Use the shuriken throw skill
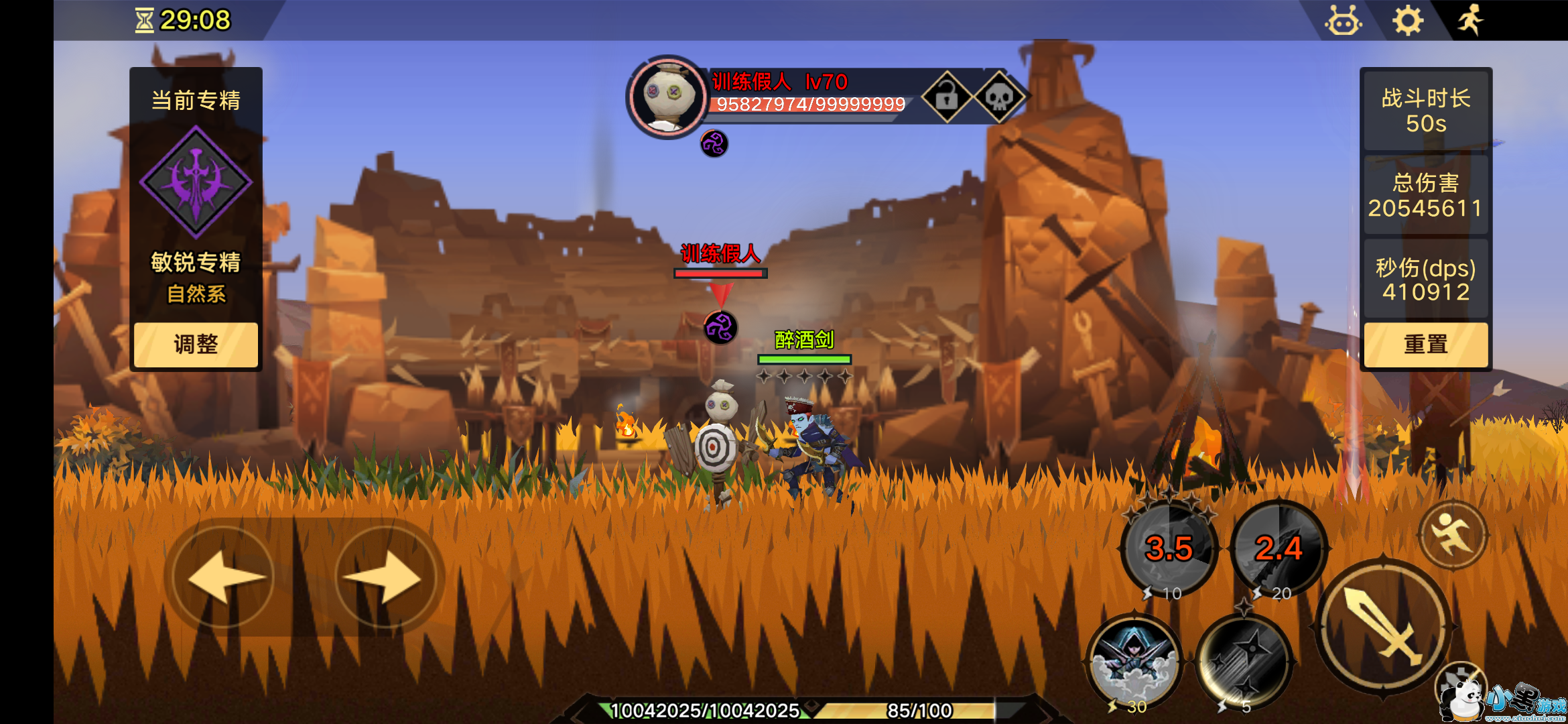This screenshot has width=1568, height=724. [1244, 662]
